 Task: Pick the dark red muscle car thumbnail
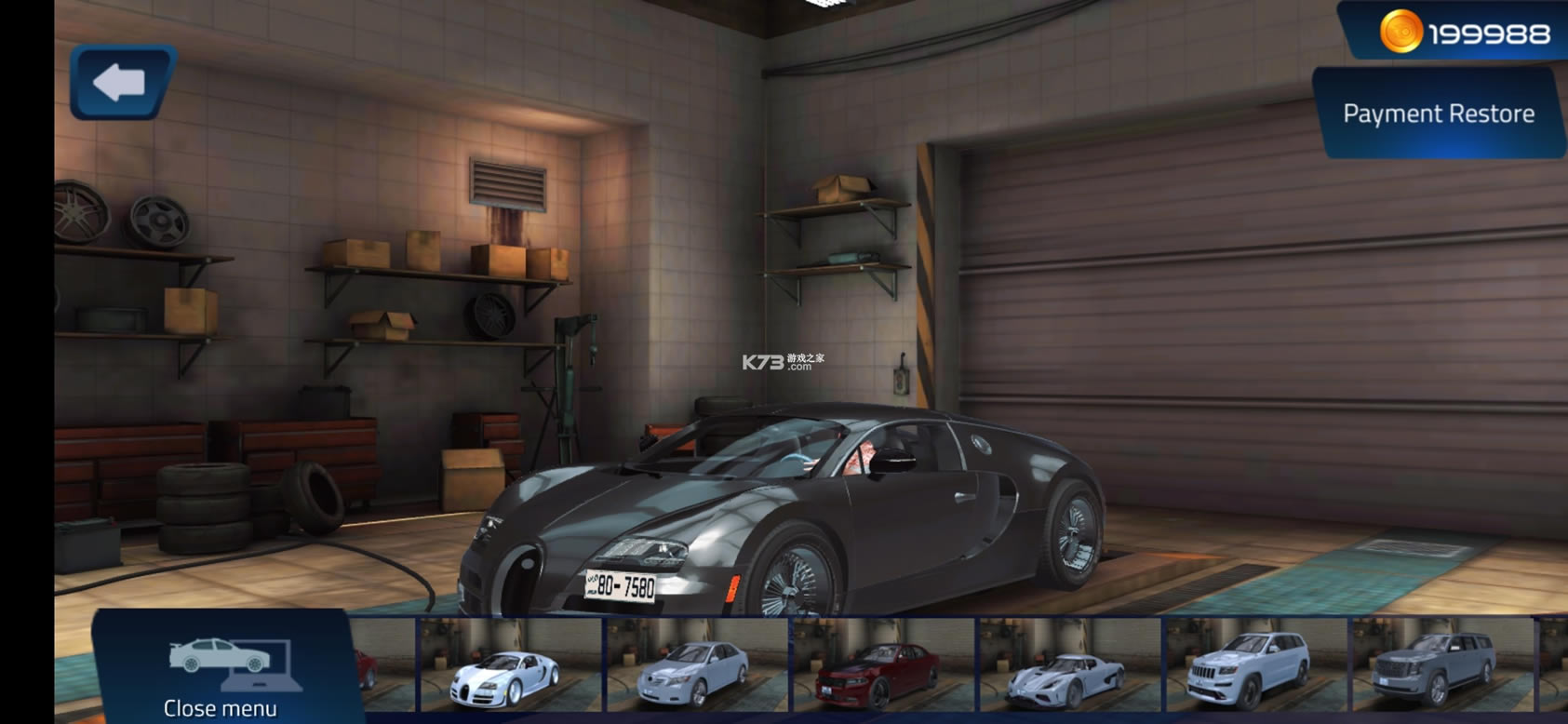pos(882,665)
